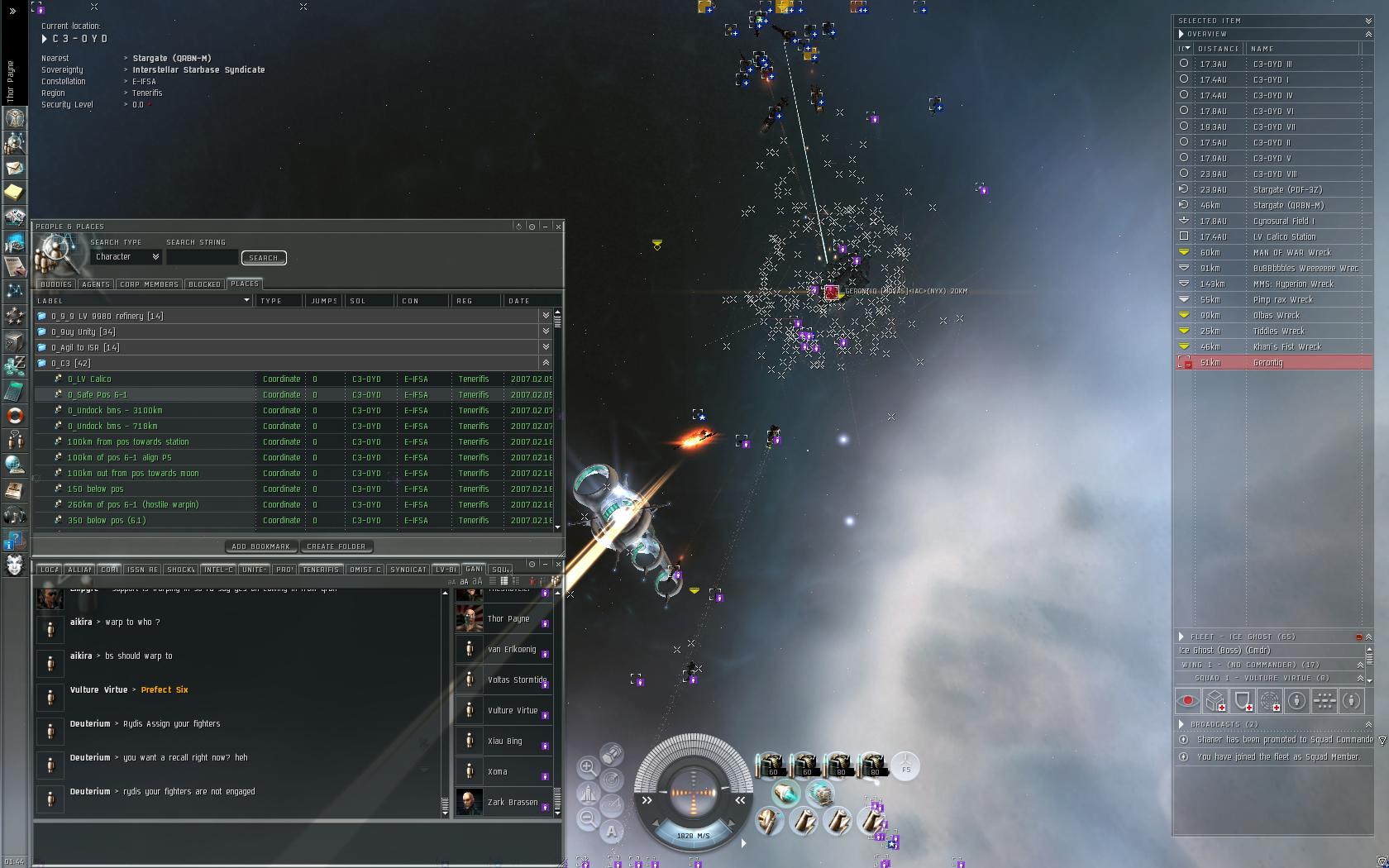The height and width of the screenshot is (868, 1389).
Task: Sort overview by the Distance column header
Action: click(x=1218, y=49)
